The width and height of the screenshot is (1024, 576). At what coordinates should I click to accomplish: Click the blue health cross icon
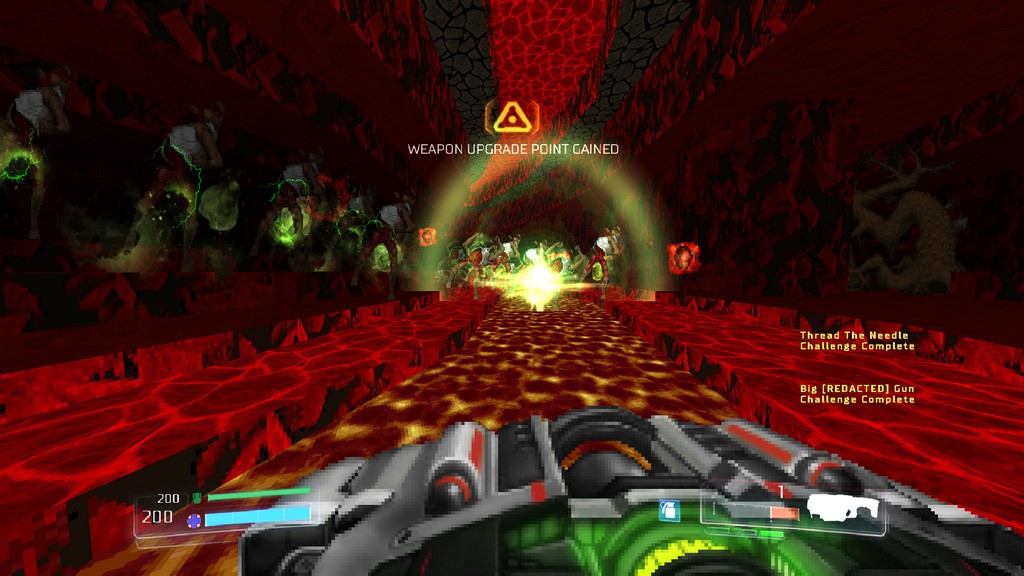[x=194, y=519]
